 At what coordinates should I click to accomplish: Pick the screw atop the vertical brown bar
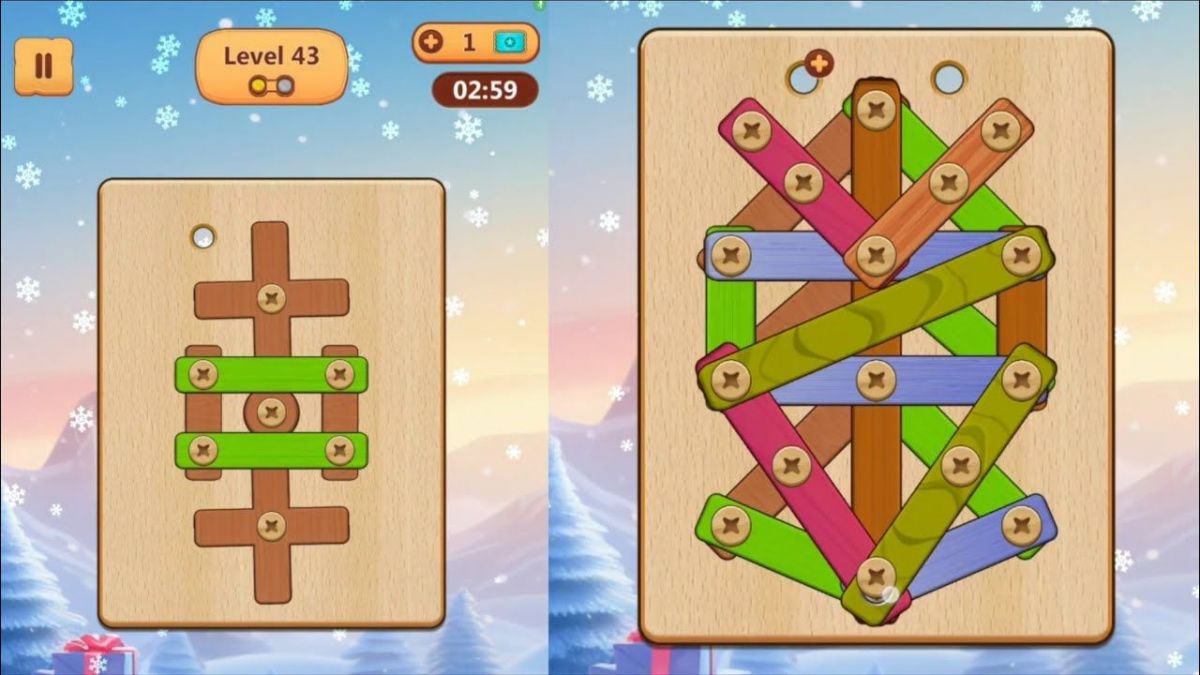[x=877, y=109]
